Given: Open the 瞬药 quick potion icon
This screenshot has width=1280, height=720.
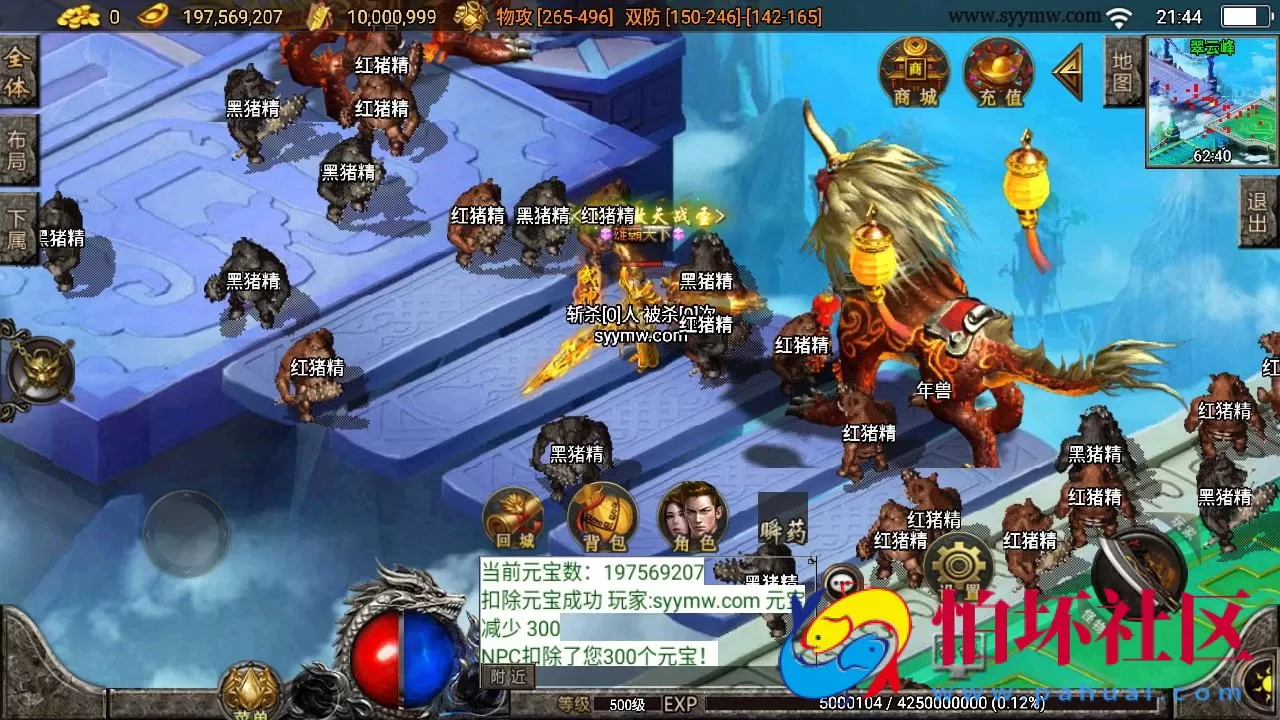Looking at the screenshot, I should click(784, 519).
